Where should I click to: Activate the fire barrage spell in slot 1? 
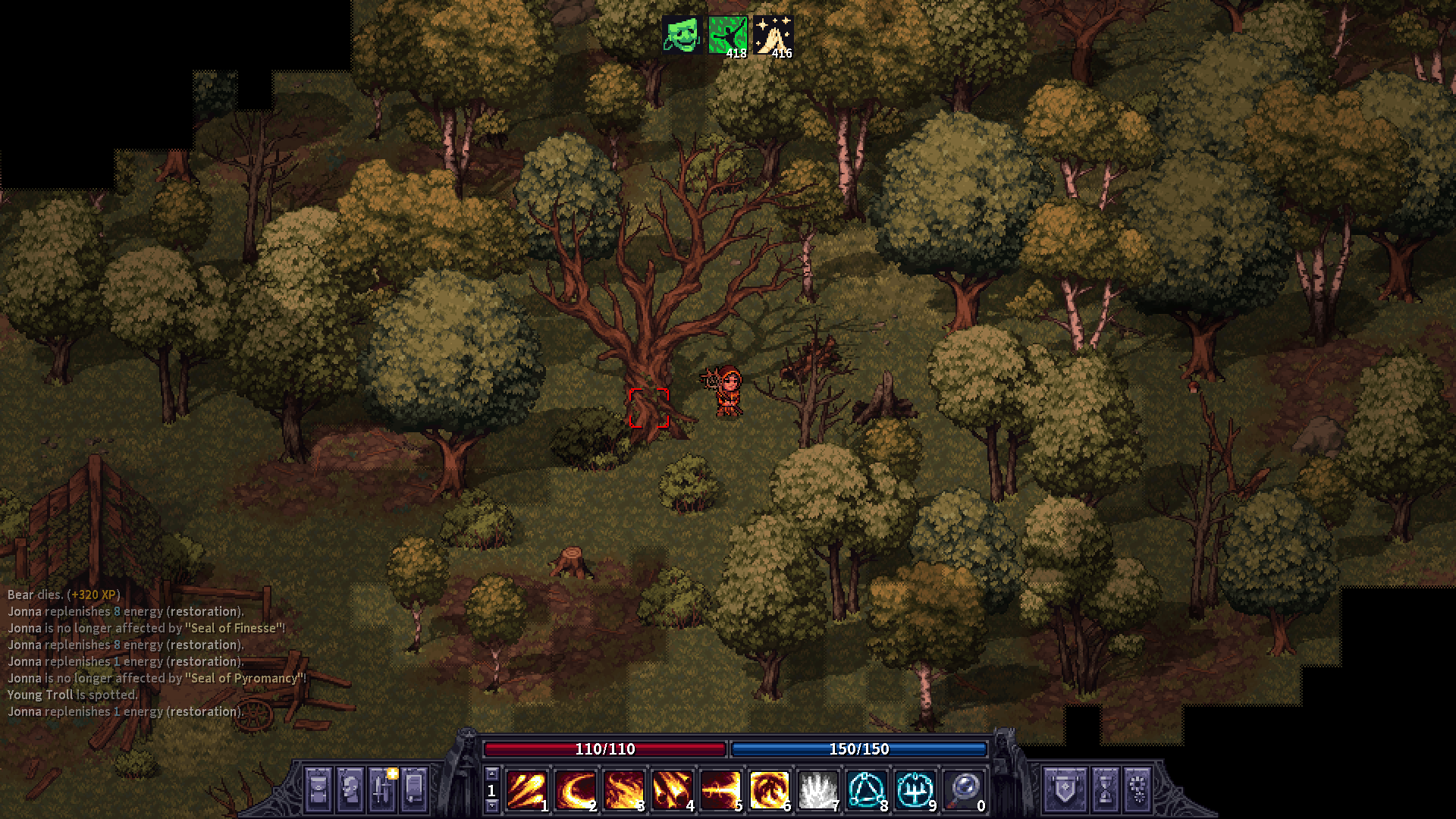point(526,790)
